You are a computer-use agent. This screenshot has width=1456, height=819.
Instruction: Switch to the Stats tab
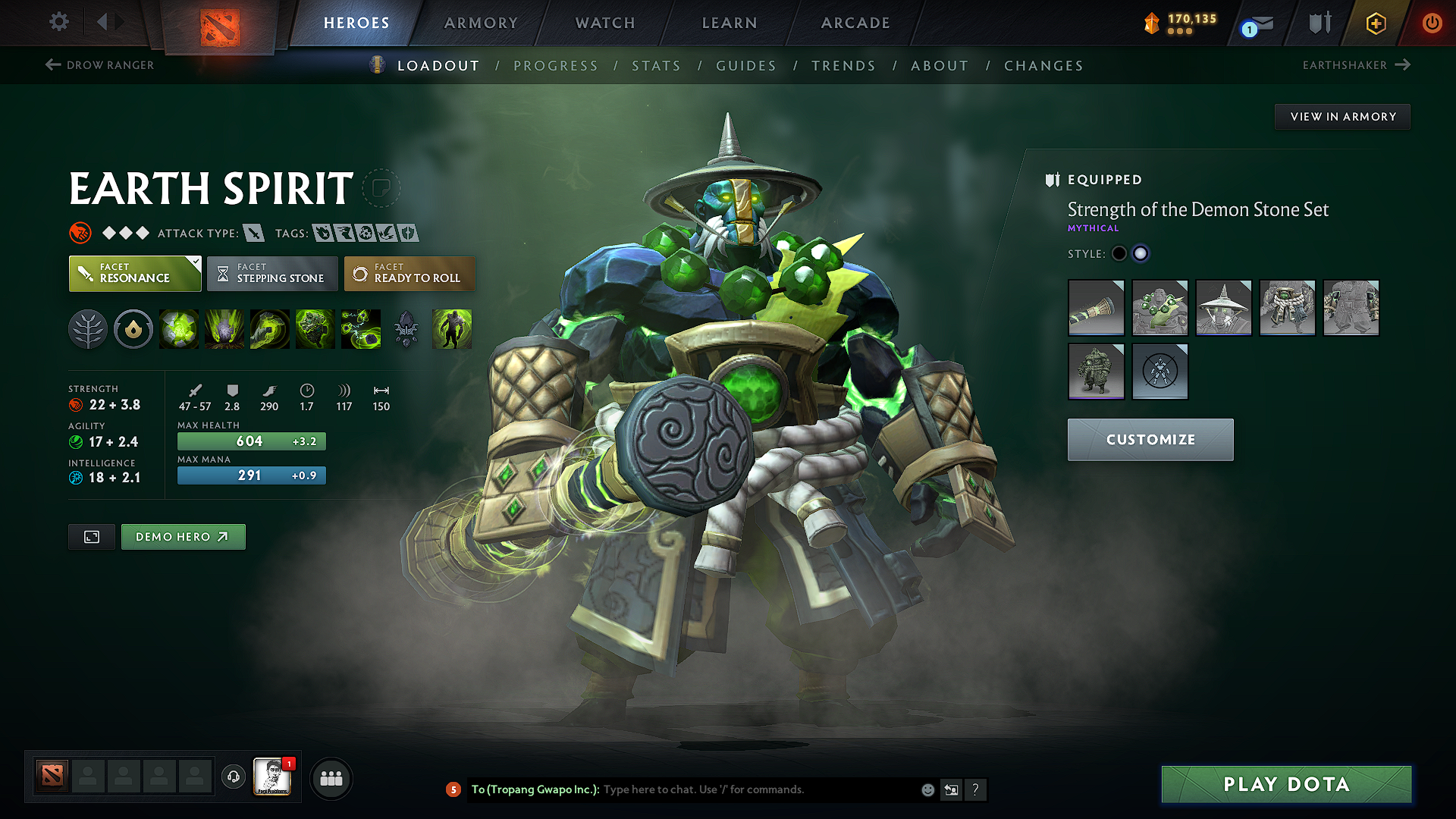(x=657, y=66)
